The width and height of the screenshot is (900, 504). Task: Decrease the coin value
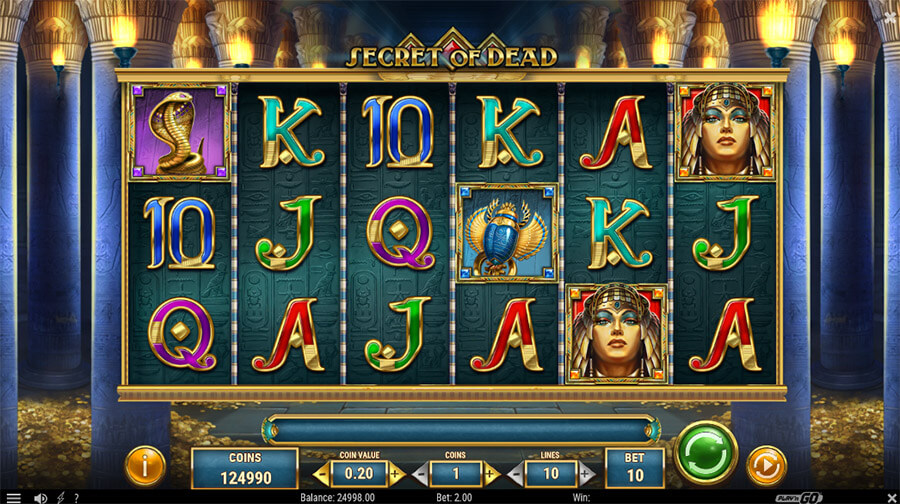click(321, 473)
